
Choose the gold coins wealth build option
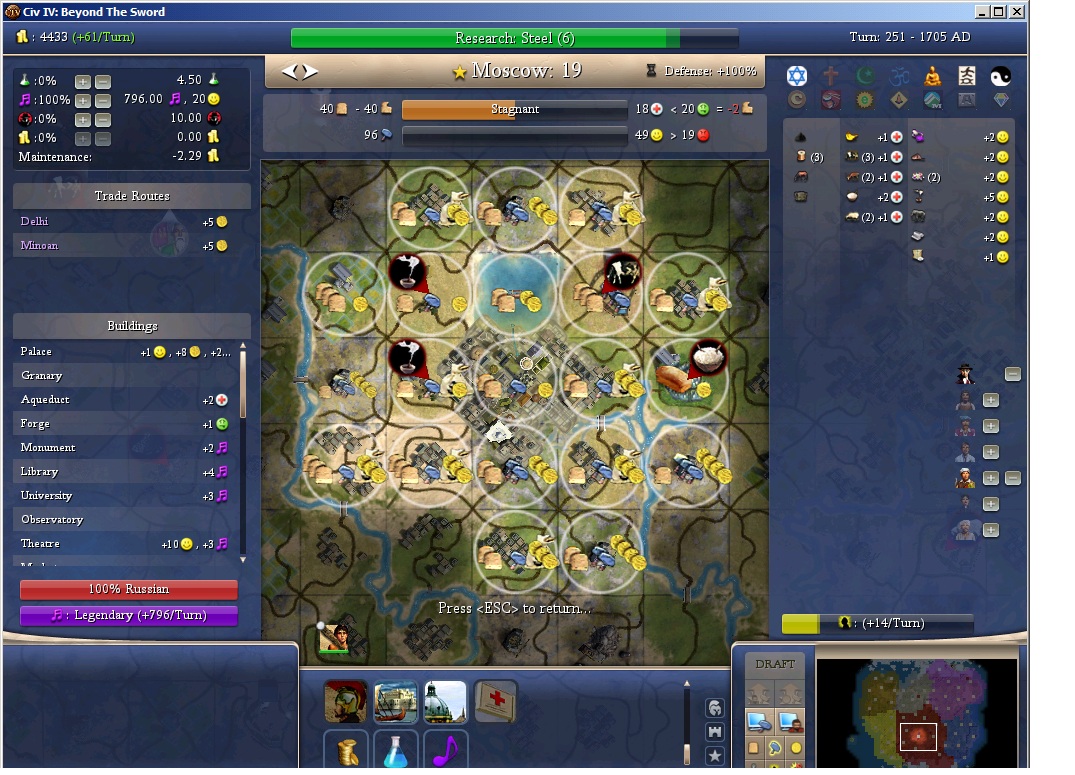(346, 750)
